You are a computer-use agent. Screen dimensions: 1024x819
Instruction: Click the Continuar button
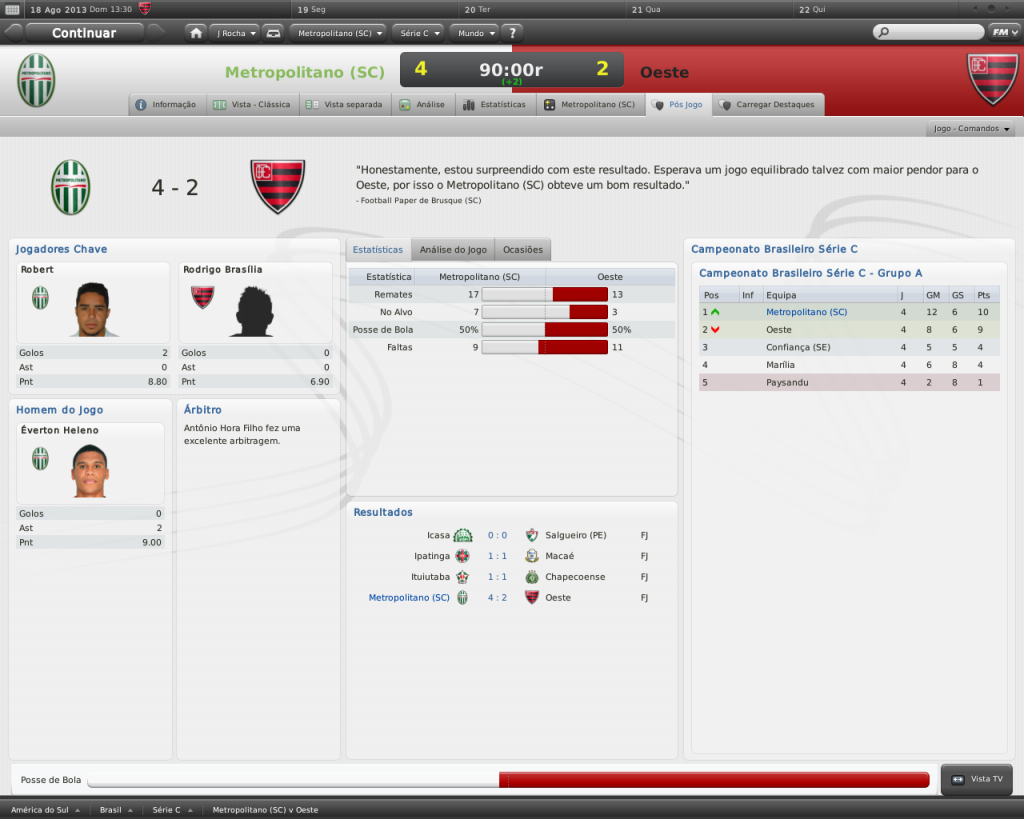pyautogui.click(x=84, y=32)
